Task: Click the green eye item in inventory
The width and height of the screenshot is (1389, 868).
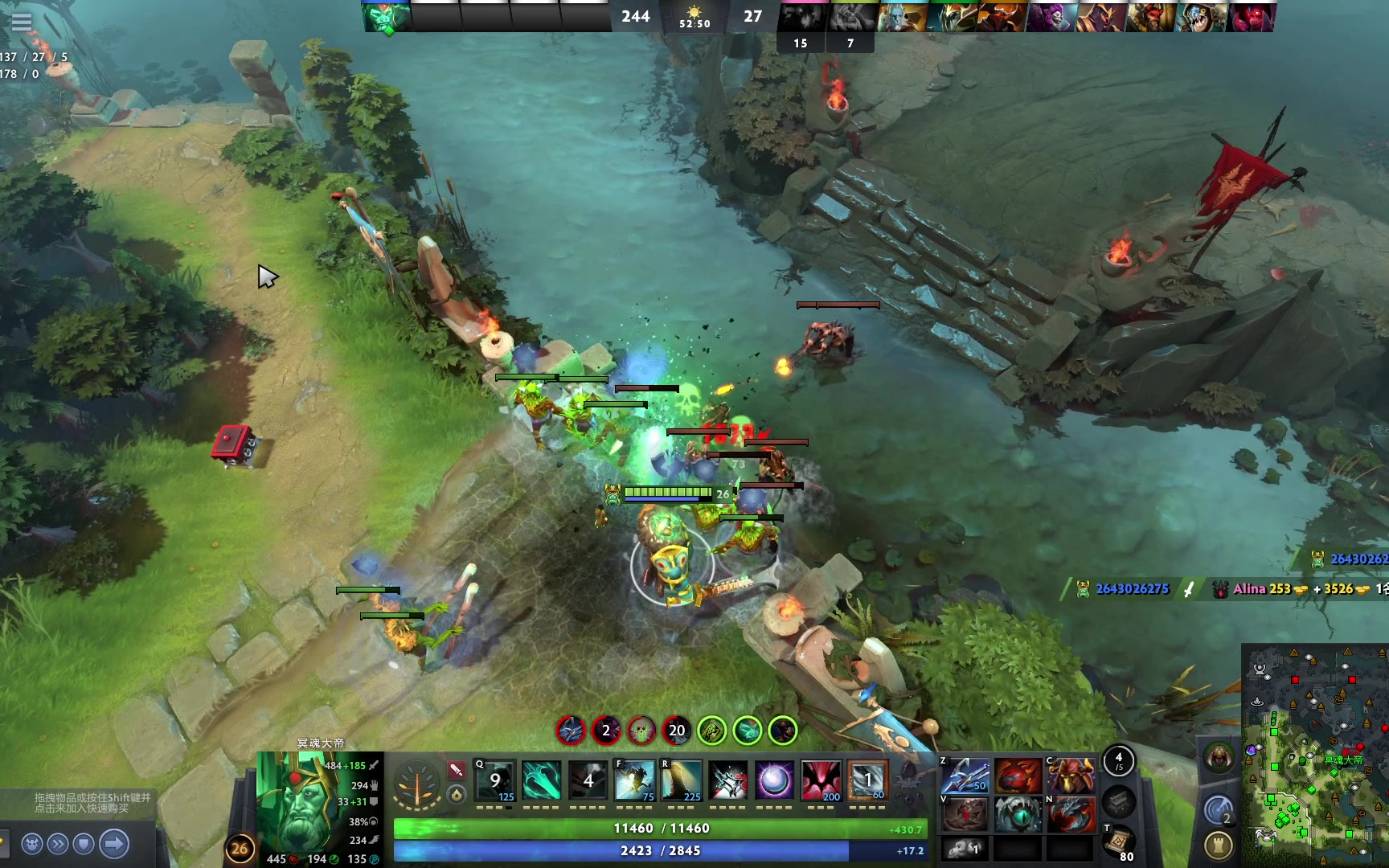Action: point(1018,815)
